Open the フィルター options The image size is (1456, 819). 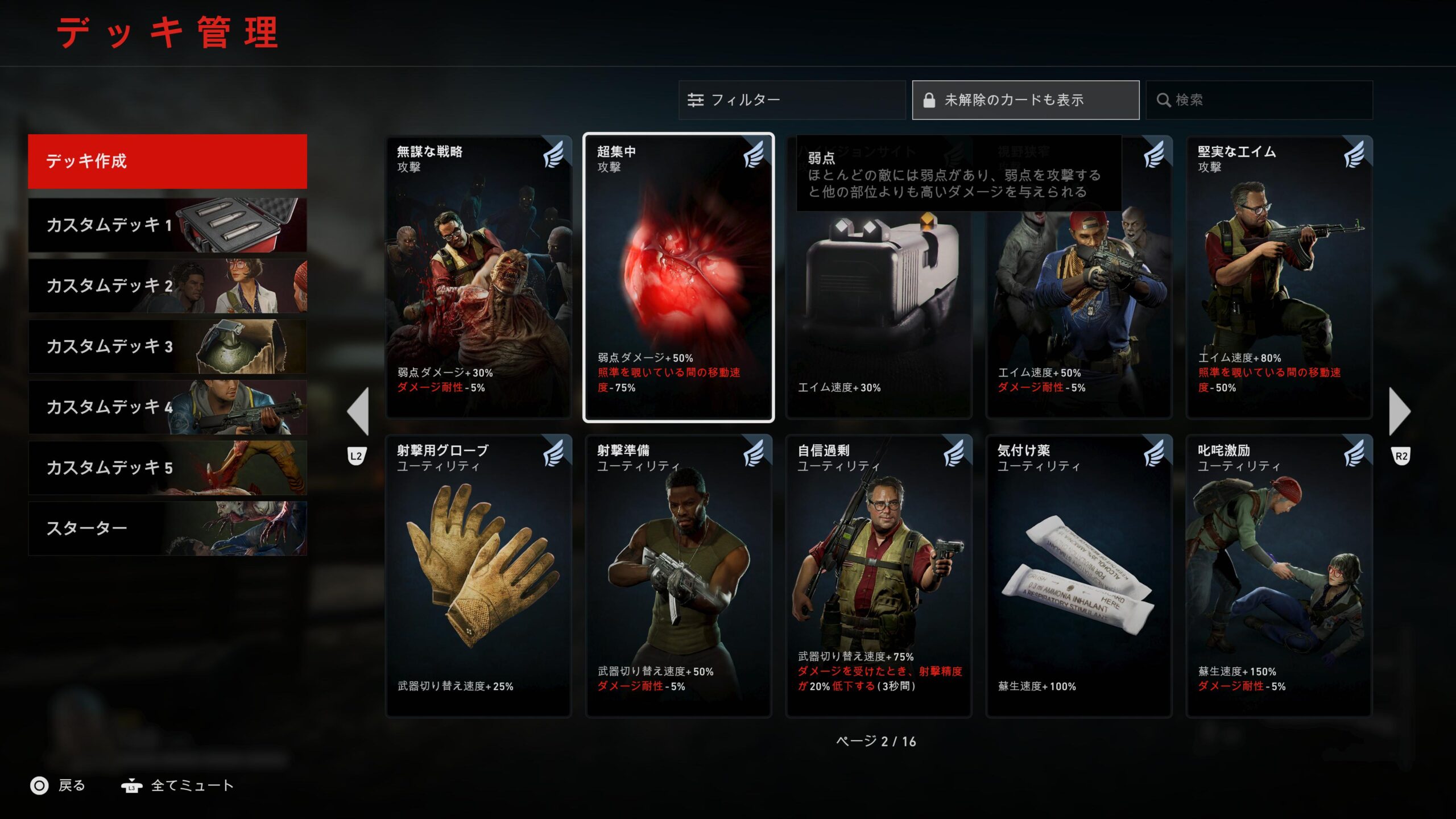click(791, 100)
